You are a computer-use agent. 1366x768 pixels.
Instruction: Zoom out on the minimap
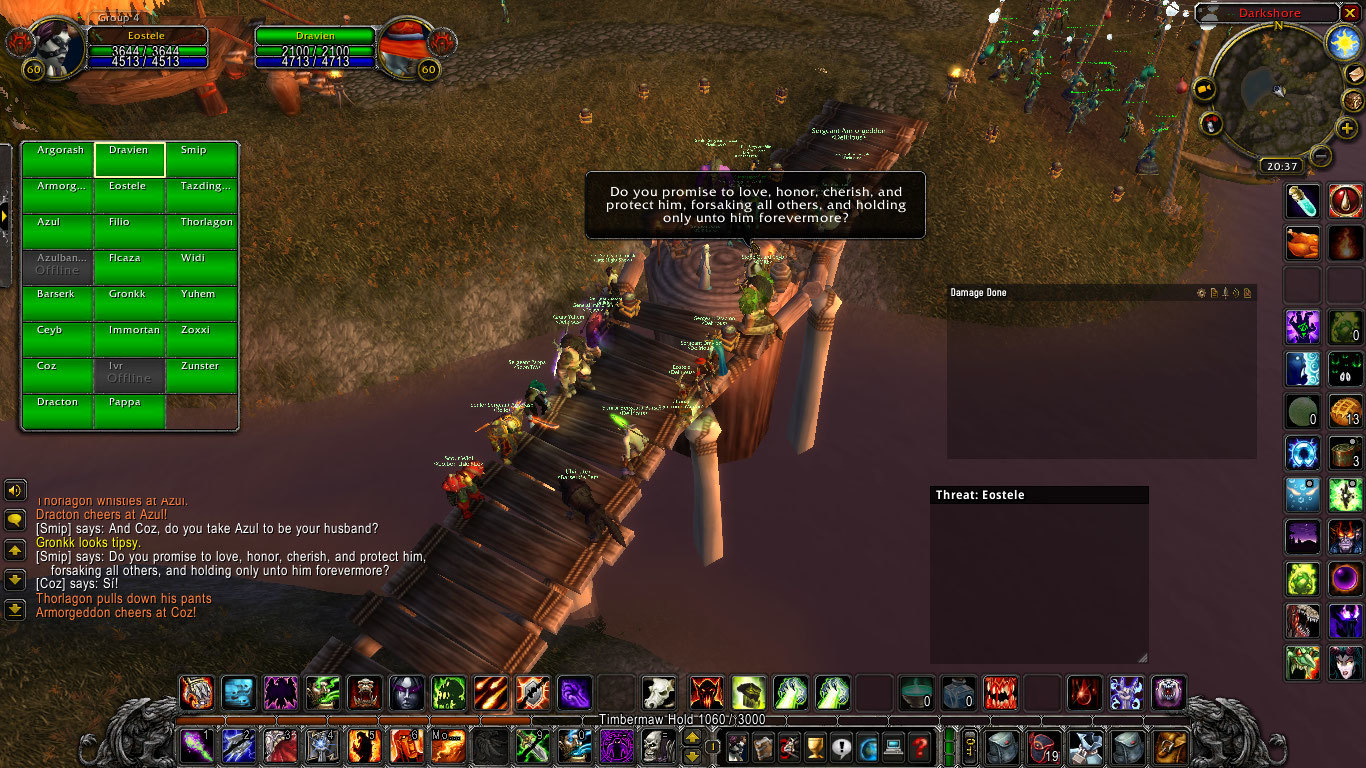(x=1321, y=156)
